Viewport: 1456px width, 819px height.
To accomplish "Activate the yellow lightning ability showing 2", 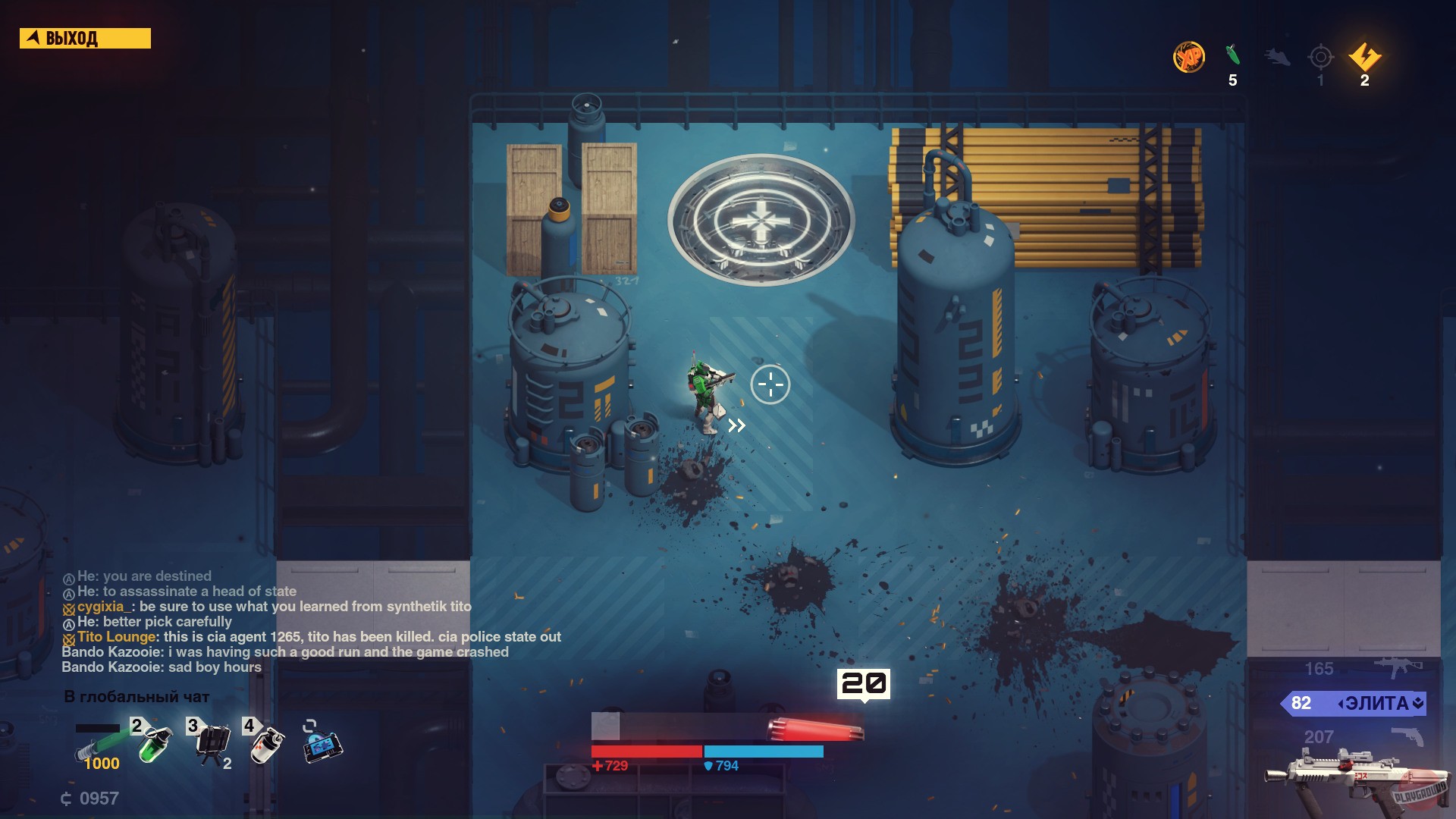I will [x=1364, y=56].
